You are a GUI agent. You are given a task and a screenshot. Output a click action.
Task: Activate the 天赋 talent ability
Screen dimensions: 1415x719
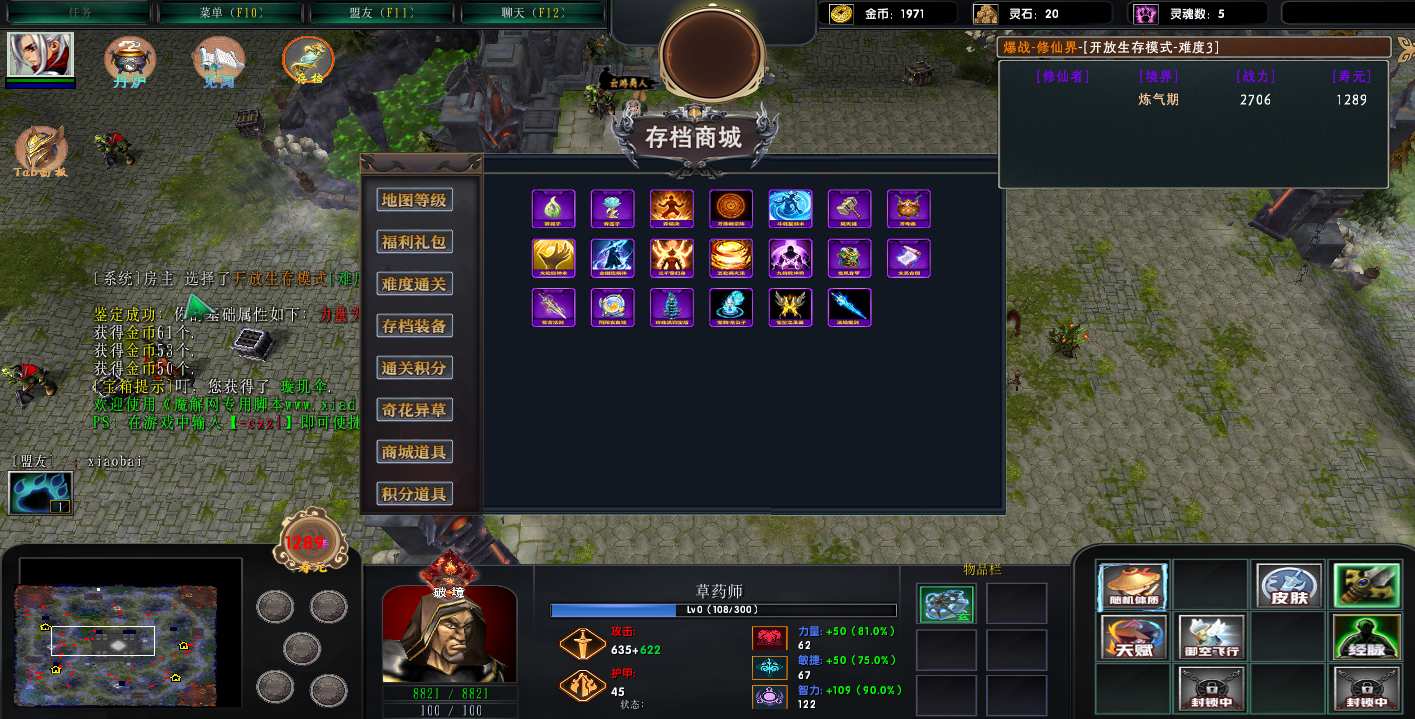pos(1133,637)
